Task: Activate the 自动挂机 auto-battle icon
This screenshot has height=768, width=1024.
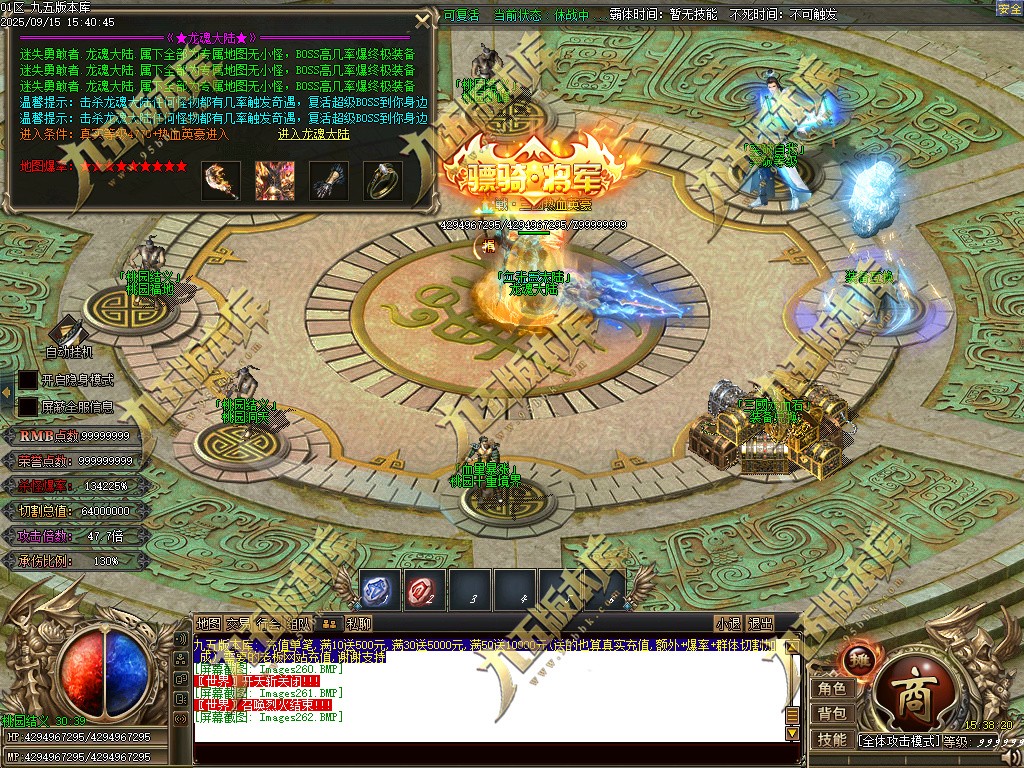Action: click(68, 331)
